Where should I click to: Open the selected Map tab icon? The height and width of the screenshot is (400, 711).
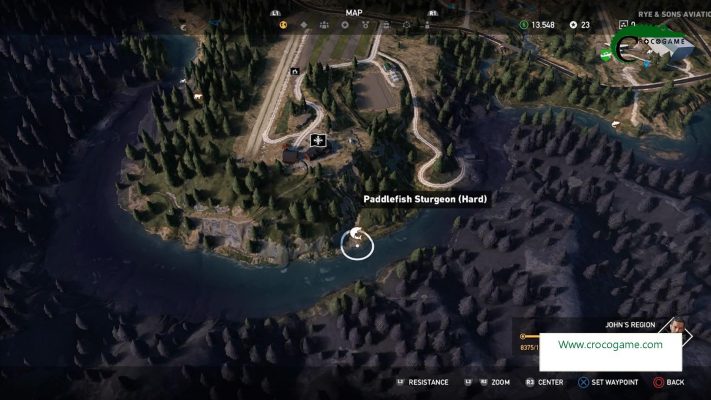pyautogui.click(x=283, y=25)
